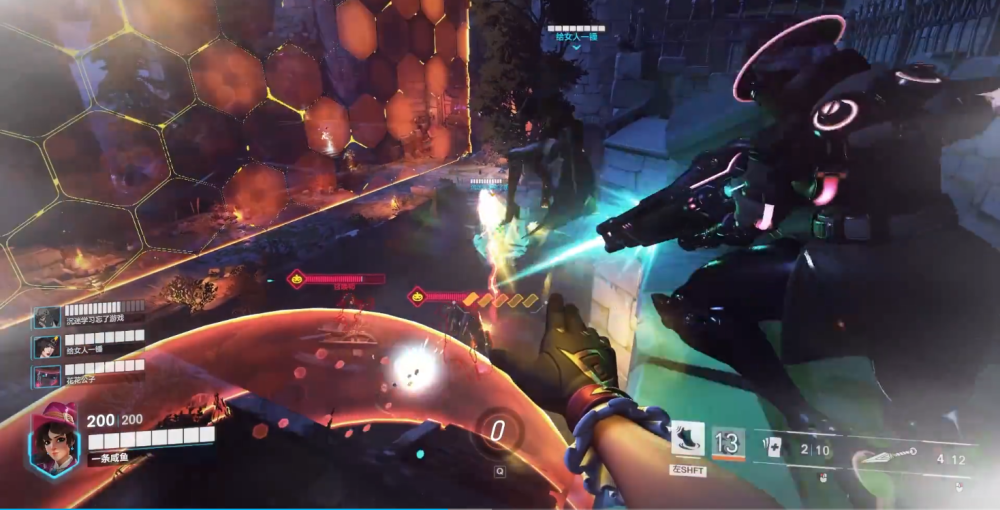Select teammate 花花公子's portrait
This screenshot has width=1000, height=510.
point(46,377)
